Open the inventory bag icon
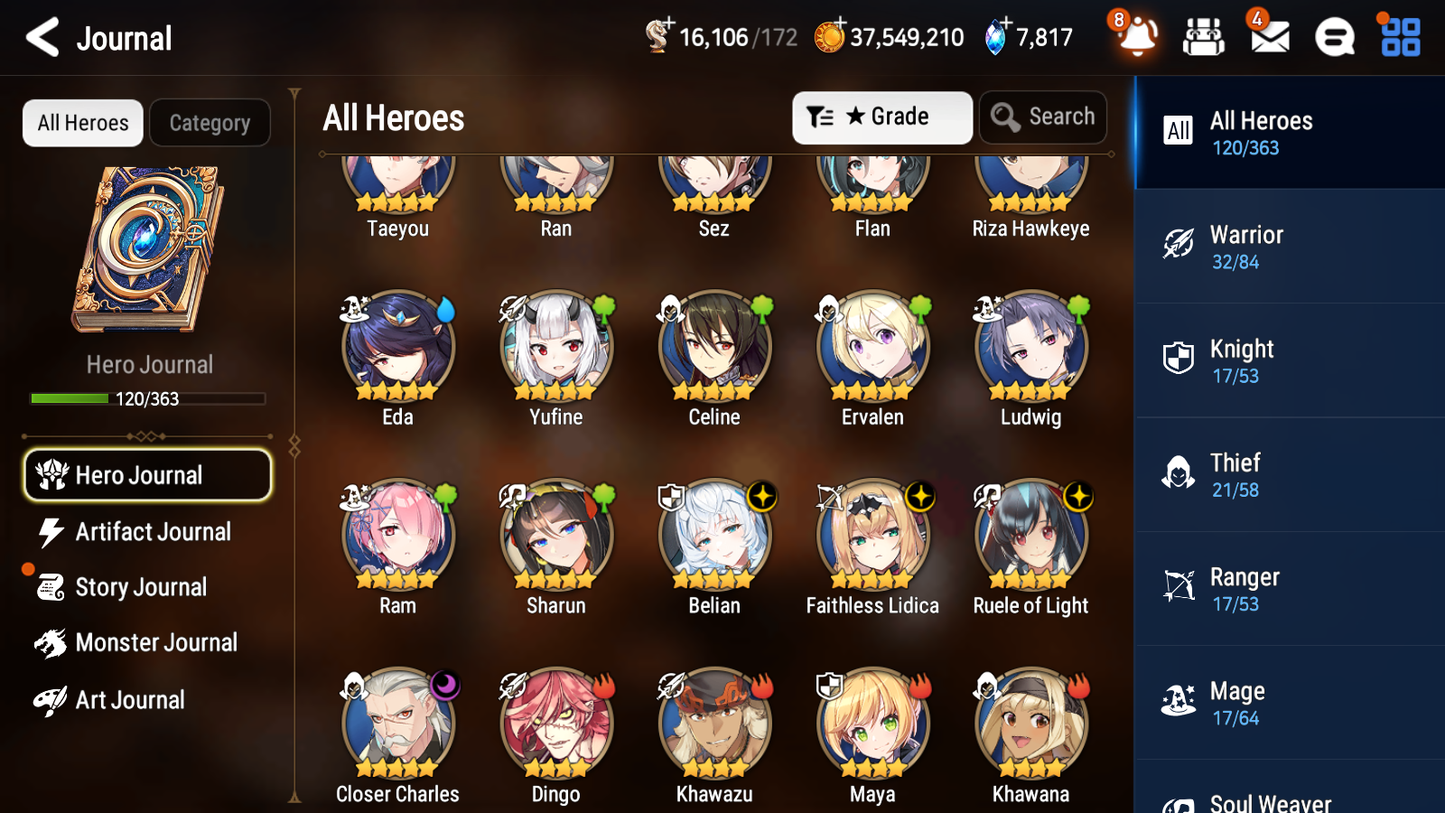 [1203, 36]
